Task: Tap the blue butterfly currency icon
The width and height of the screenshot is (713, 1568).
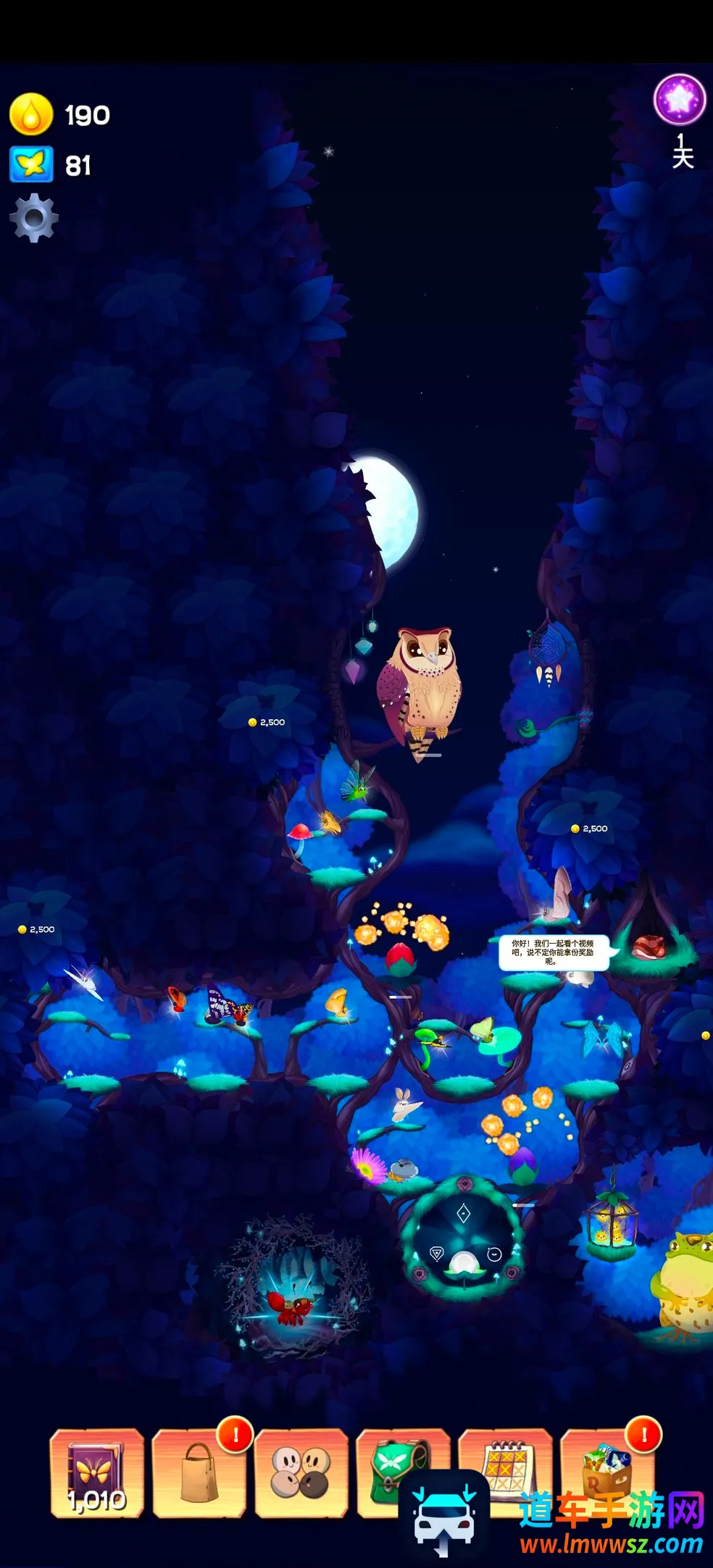Action: click(31, 164)
